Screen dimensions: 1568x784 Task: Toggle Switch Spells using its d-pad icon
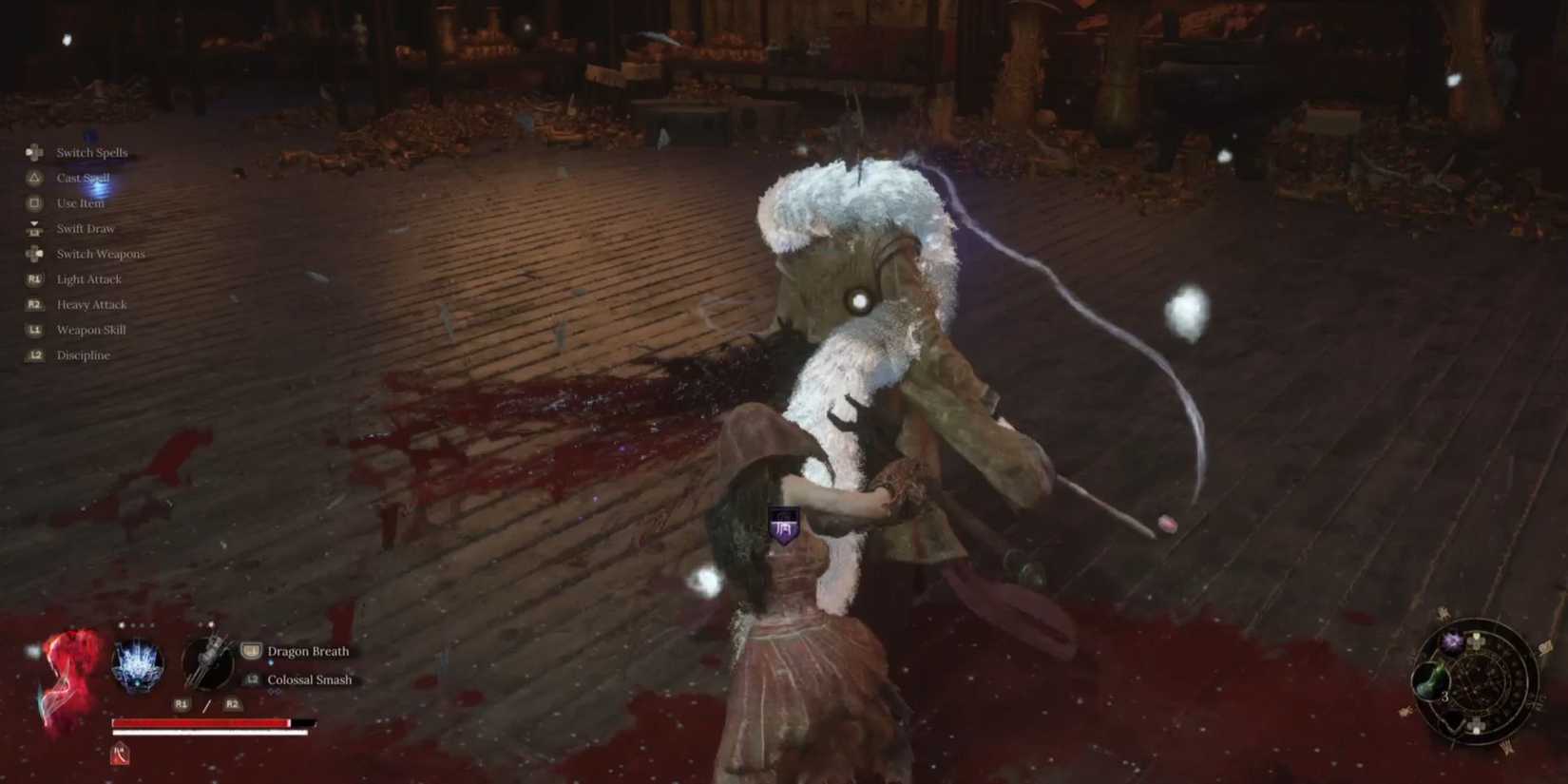[34, 152]
